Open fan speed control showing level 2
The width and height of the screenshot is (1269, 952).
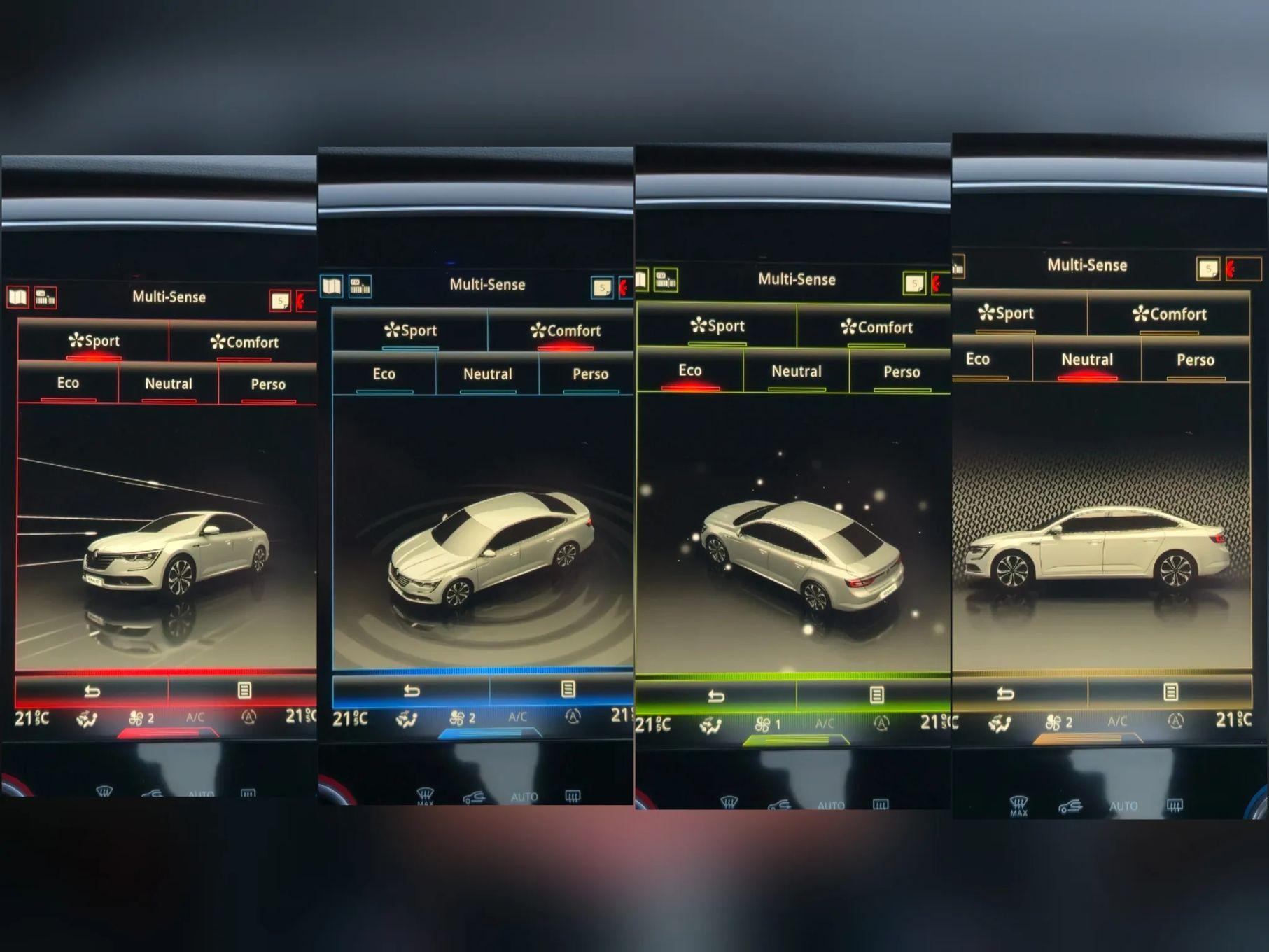[138, 716]
